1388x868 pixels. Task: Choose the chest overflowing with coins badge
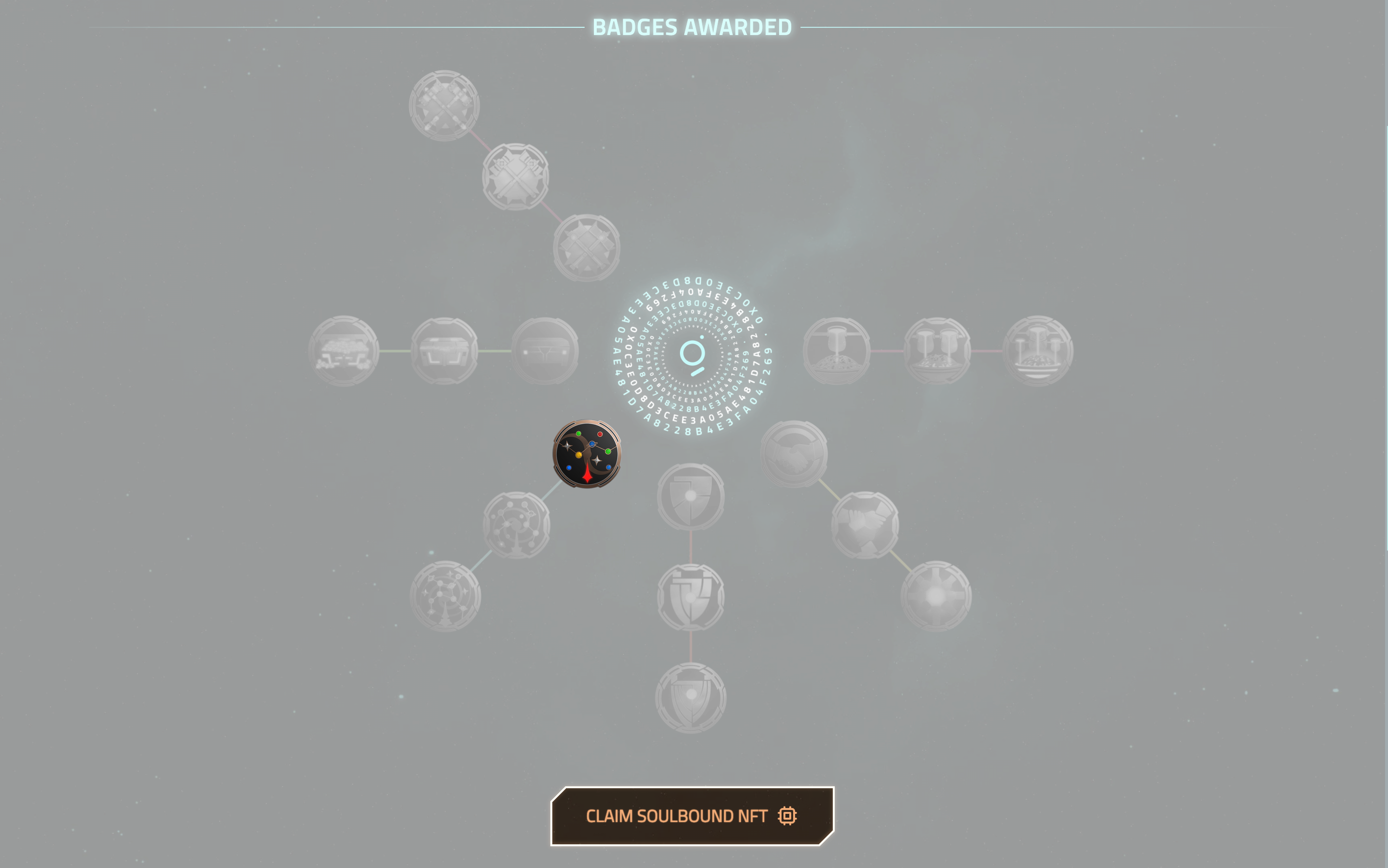(x=343, y=351)
